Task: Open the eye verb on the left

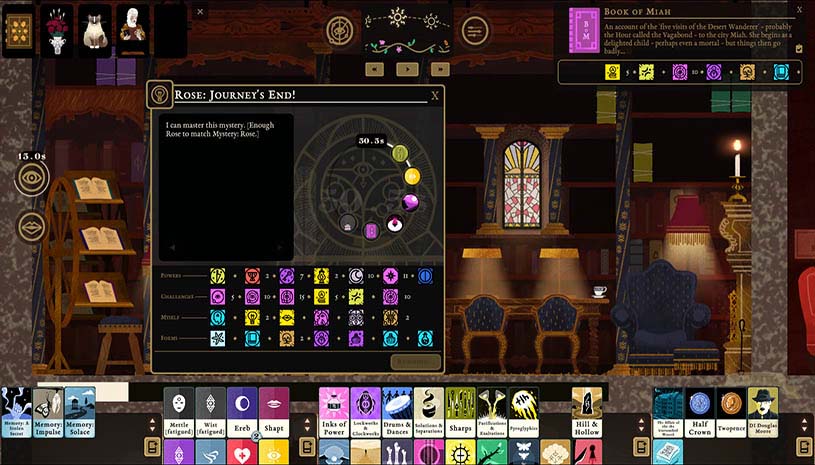Action: (32, 178)
